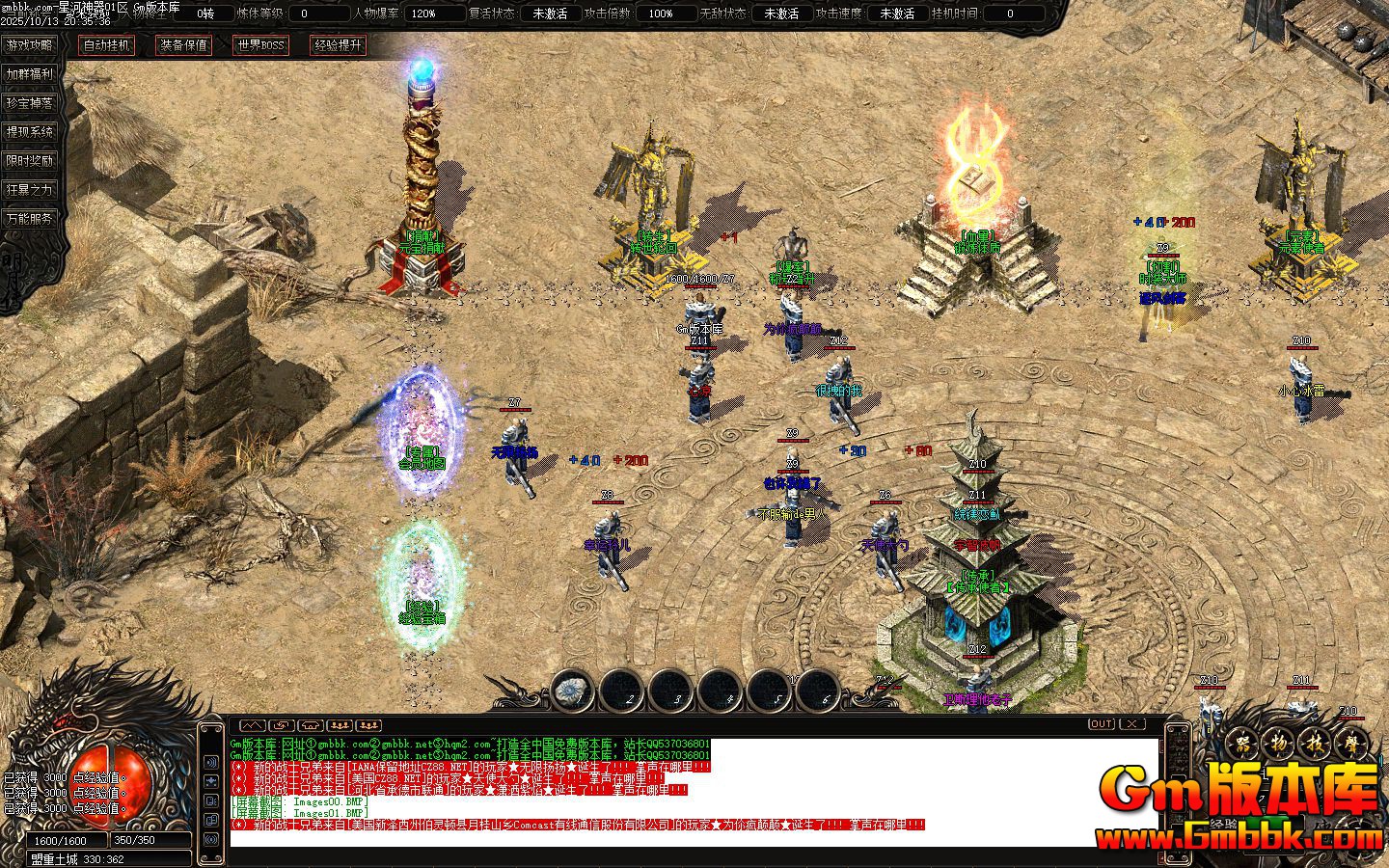Image resolution: width=1389 pixels, height=868 pixels.
Task: Click the OUT button above the chat
Action: (x=1102, y=723)
